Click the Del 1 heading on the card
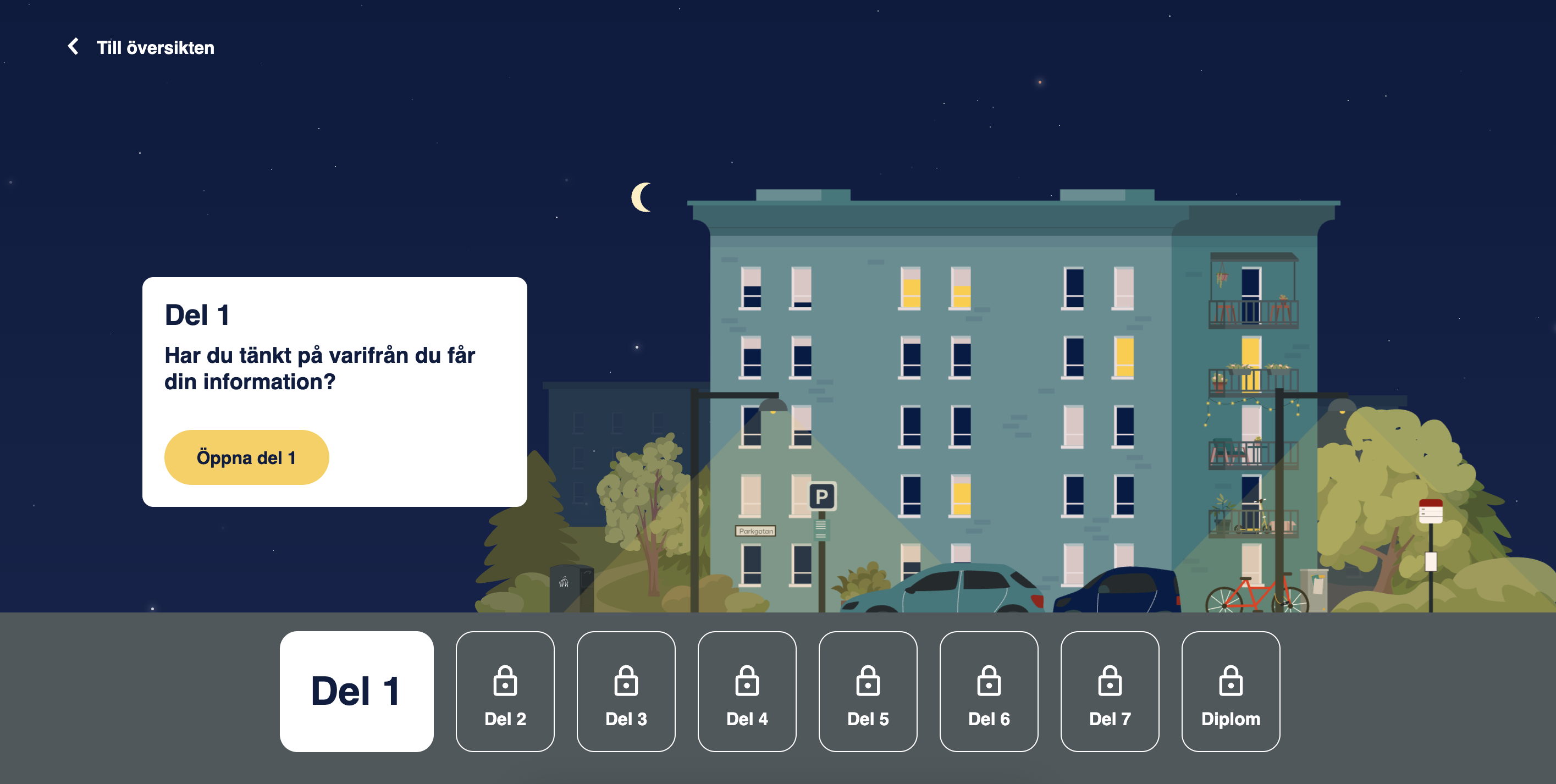 pyautogui.click(x=198, y=314)
